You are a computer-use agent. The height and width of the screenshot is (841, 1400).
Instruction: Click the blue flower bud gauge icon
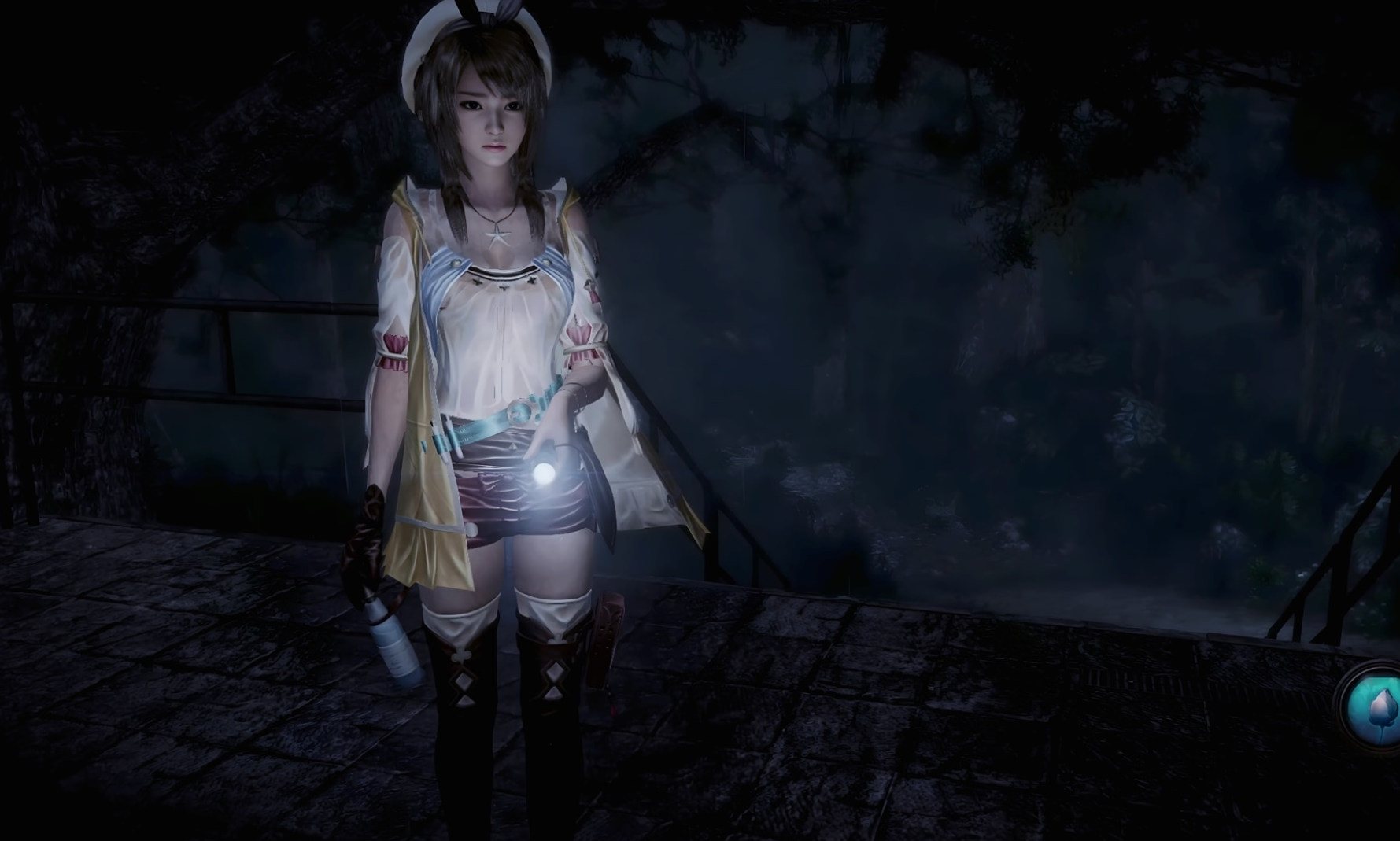tap(1376, 706)
